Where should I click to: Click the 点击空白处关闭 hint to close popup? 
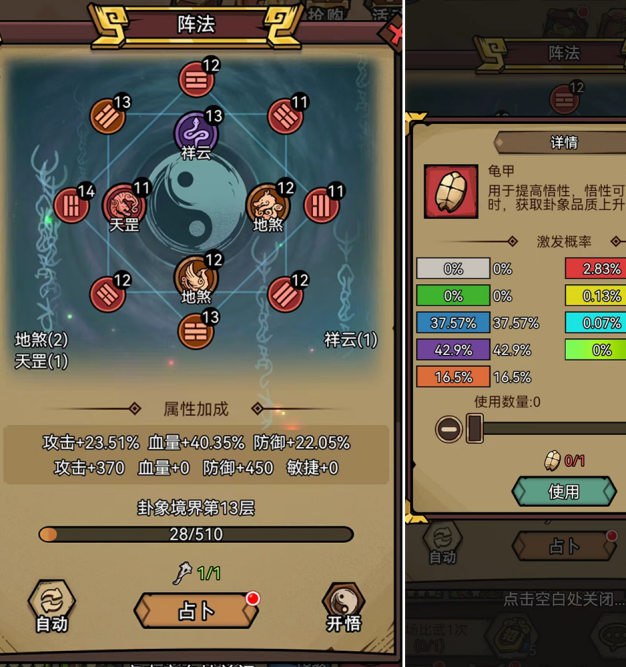click(563, 600)
